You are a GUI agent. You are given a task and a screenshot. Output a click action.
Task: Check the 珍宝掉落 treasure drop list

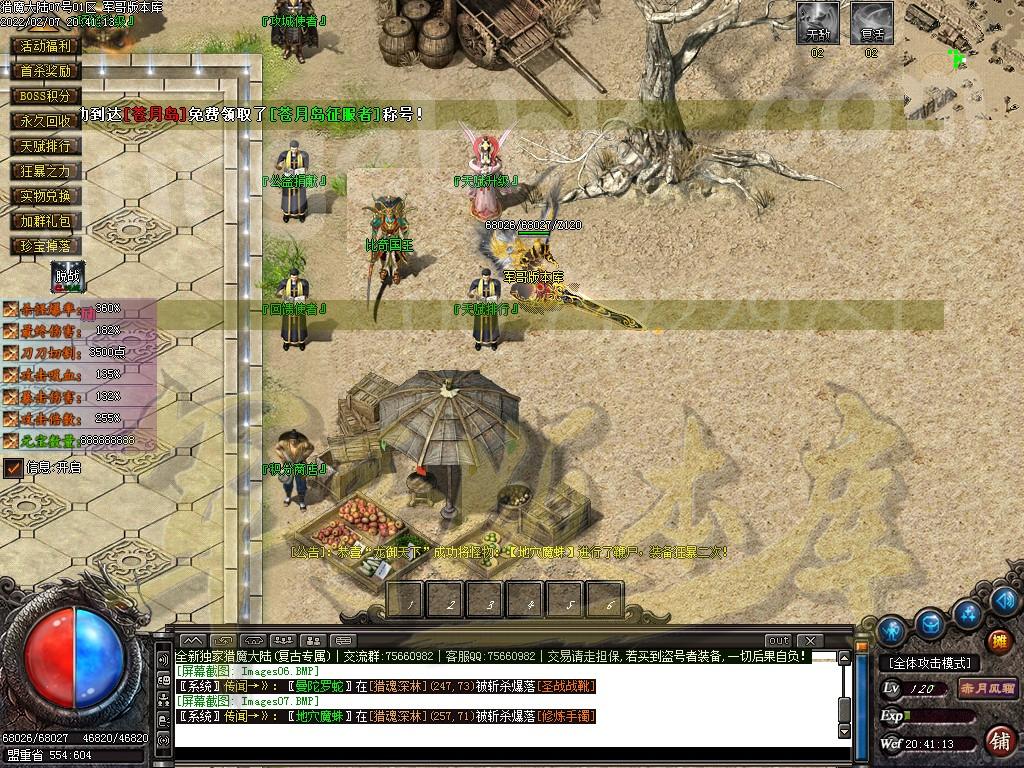pyautogui.click(x=45, y=246)
